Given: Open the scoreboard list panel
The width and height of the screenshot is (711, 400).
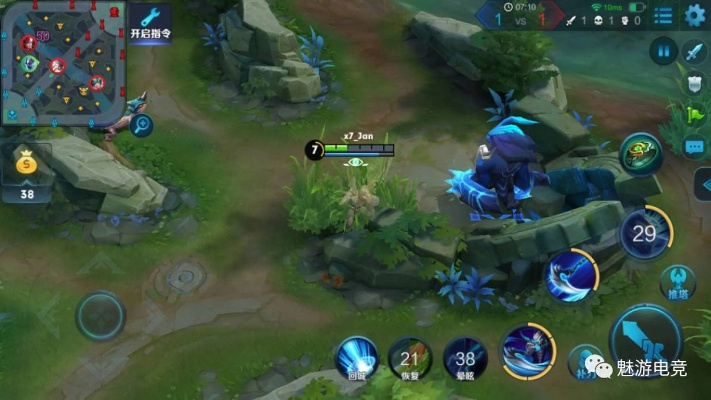Looking at the screenshot, I should [x=663, y=16].
